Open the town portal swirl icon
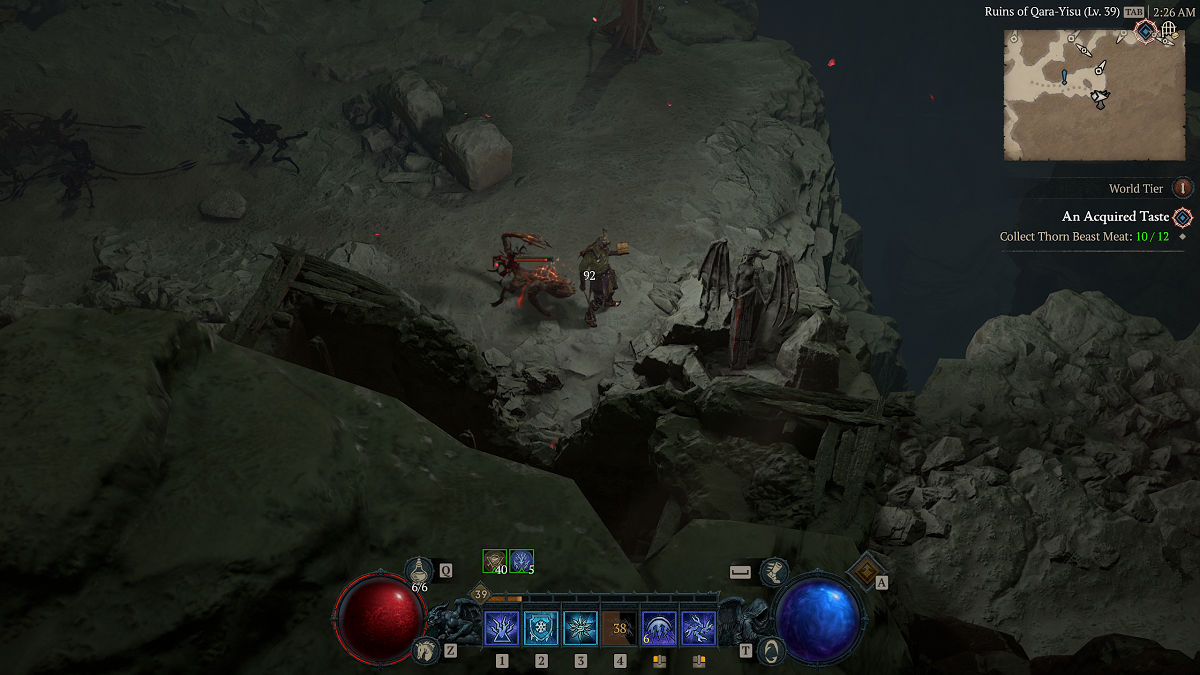This screenshot has width=1200, height=675. tap(771, 649)
